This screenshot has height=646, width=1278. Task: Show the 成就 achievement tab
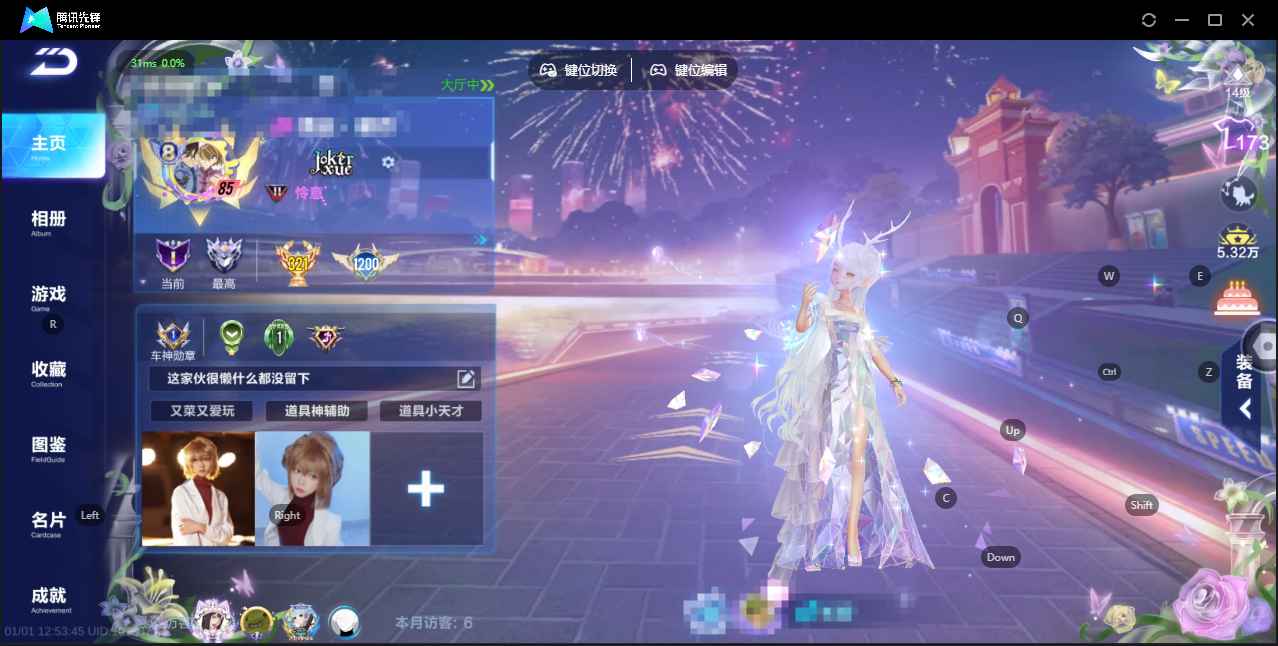[49, 597]
